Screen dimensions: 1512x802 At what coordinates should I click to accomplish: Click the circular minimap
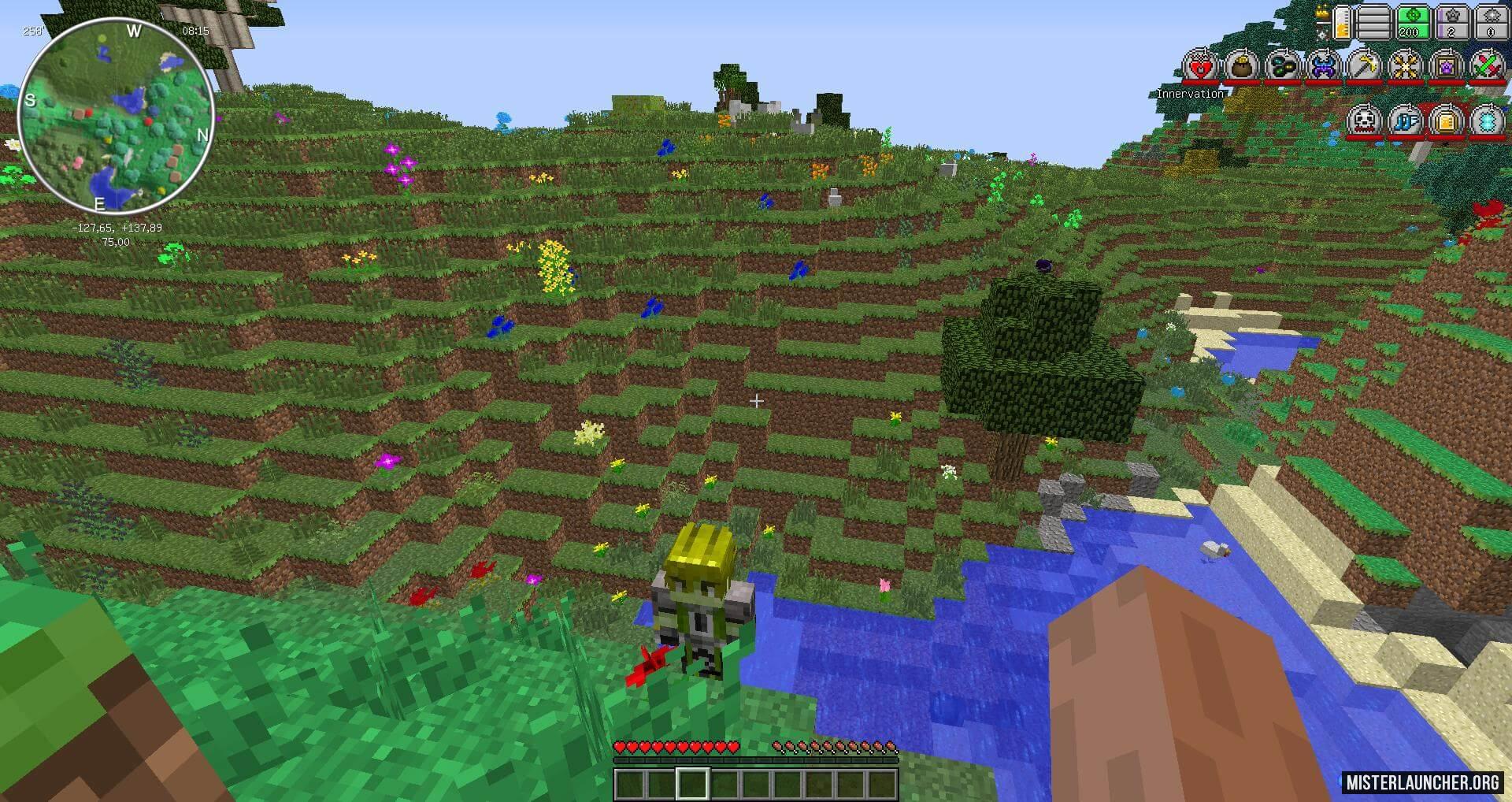tap(116, 117)
